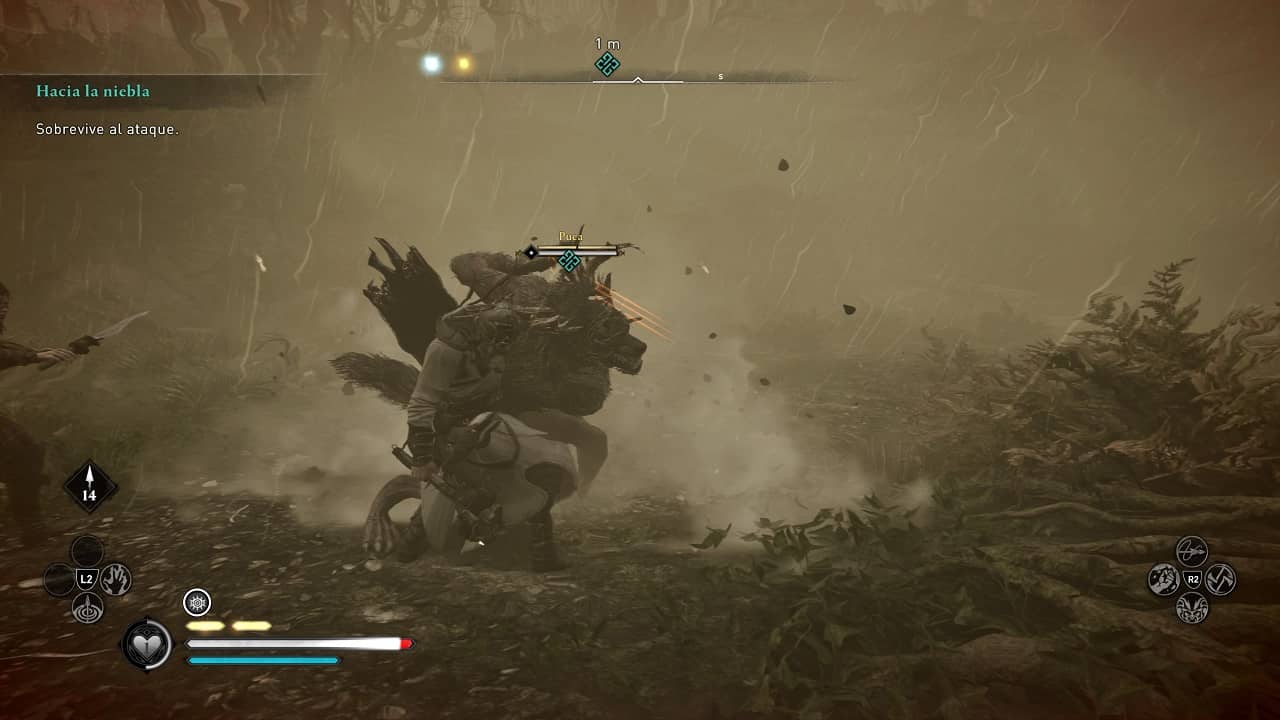Activate the horned beast face ability

[x=1191, y=607]
